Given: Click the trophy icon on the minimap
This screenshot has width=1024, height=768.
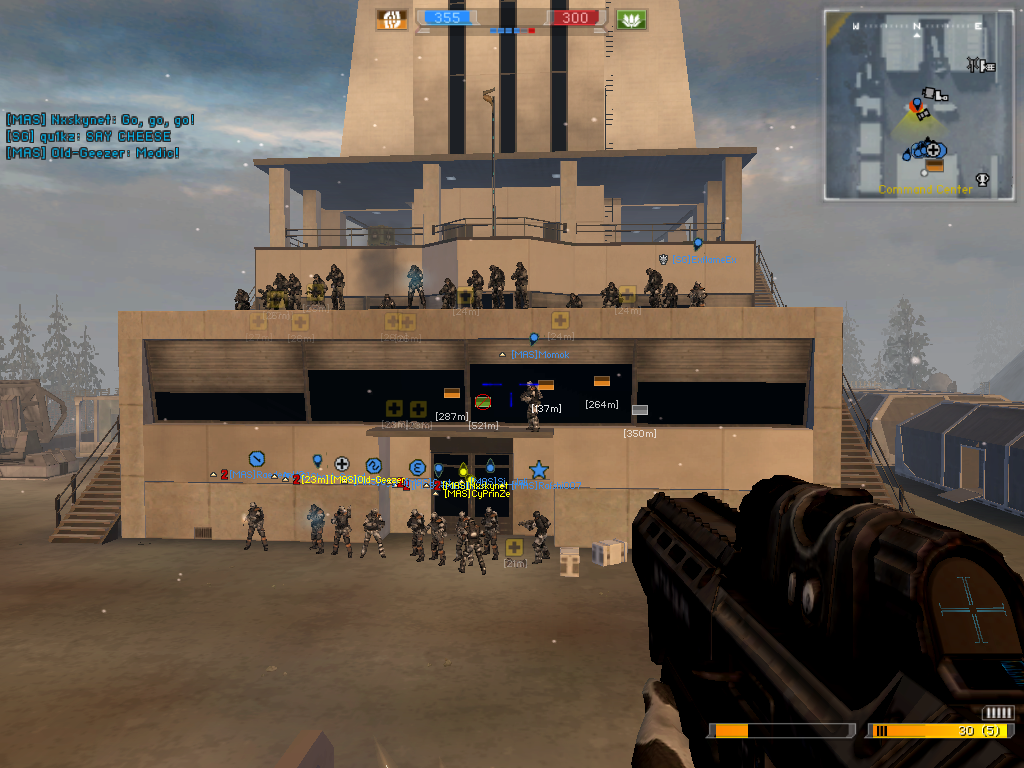Looking at the screenshot, I should (x=982, y=180).
